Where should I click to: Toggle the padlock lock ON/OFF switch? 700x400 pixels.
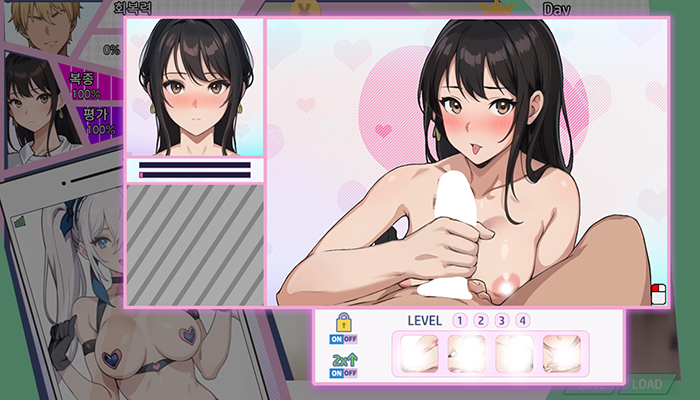[x=343, y=339]
